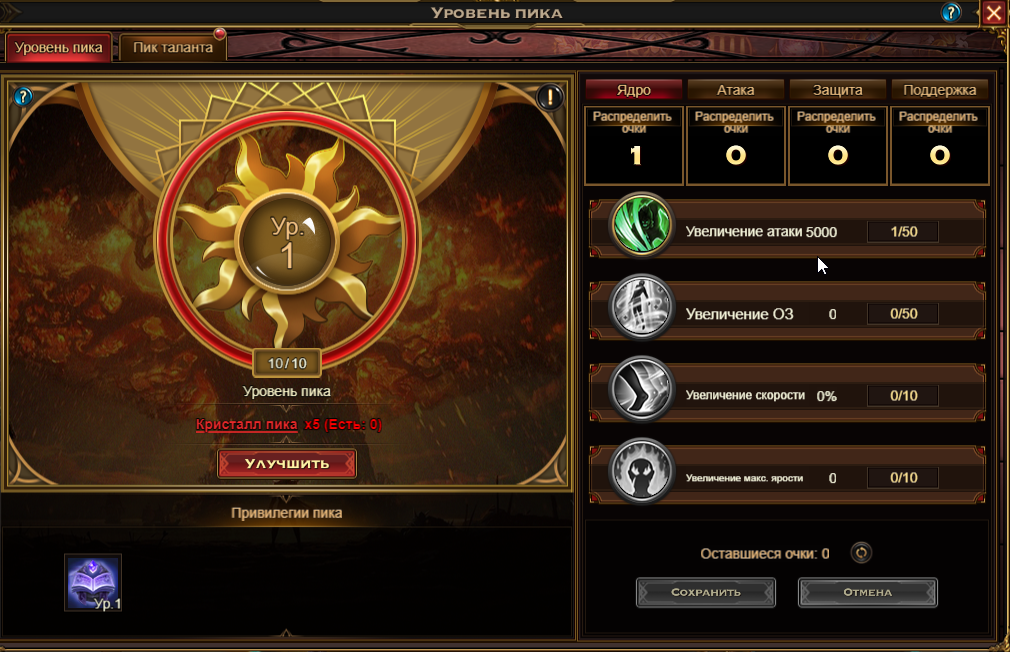Save point distribution with Сохранить
This screenshot has width=1010, height=652.
click(706, 592)
